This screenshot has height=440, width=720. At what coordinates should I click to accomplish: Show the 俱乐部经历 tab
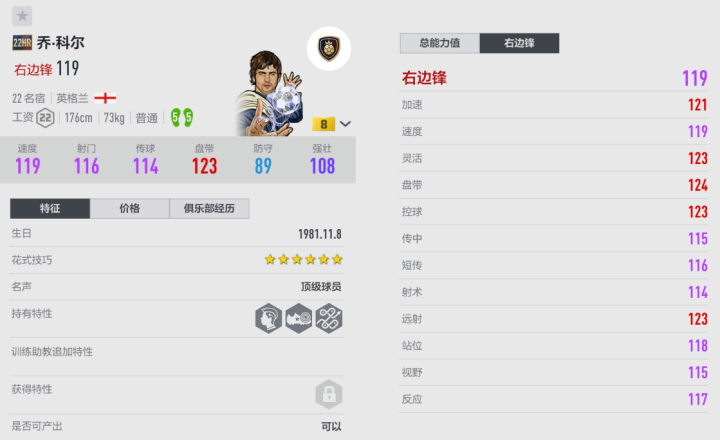[x=209, y=209]
